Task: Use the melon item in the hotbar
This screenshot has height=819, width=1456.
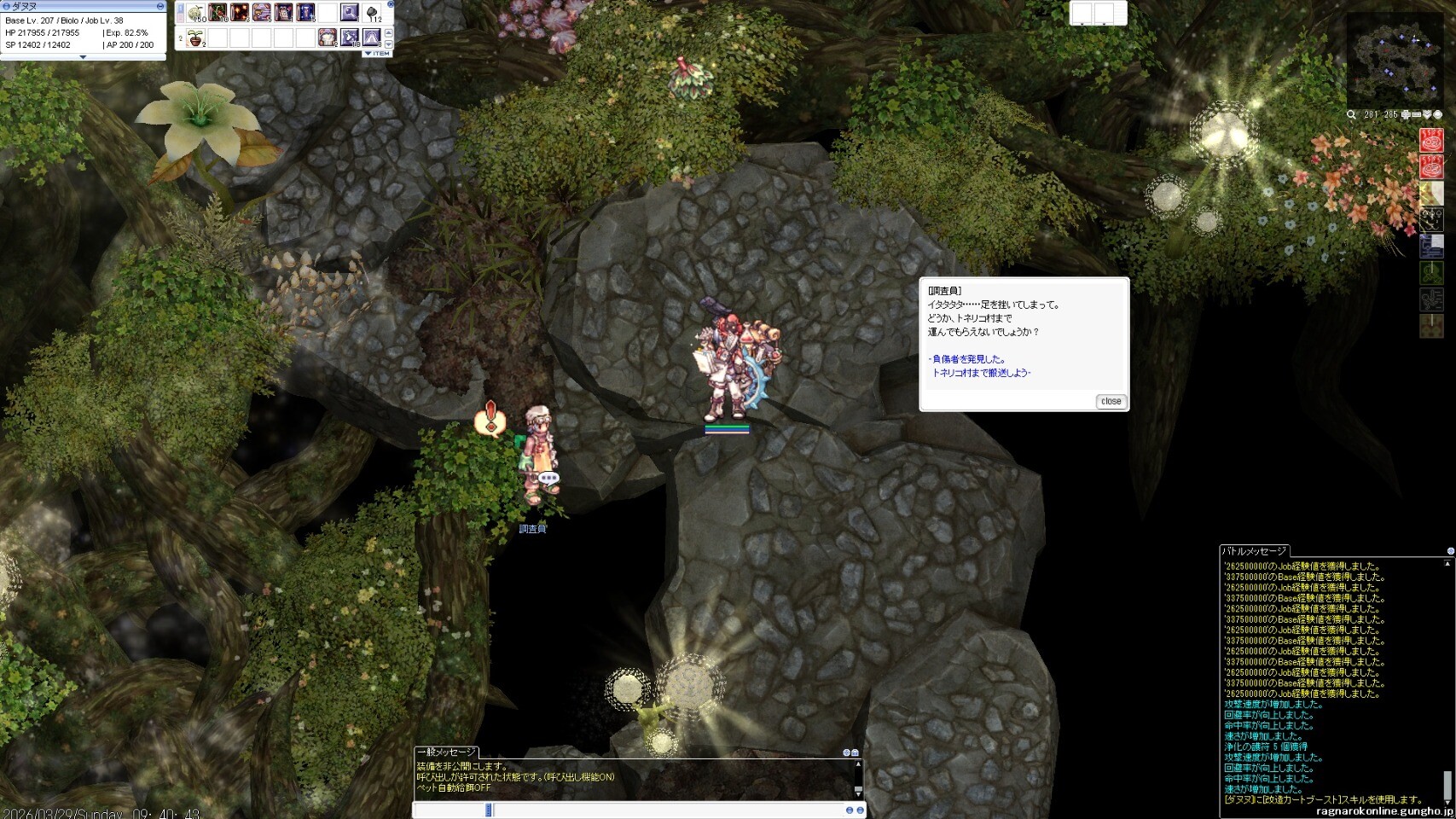Action: (x=196, y=13)
